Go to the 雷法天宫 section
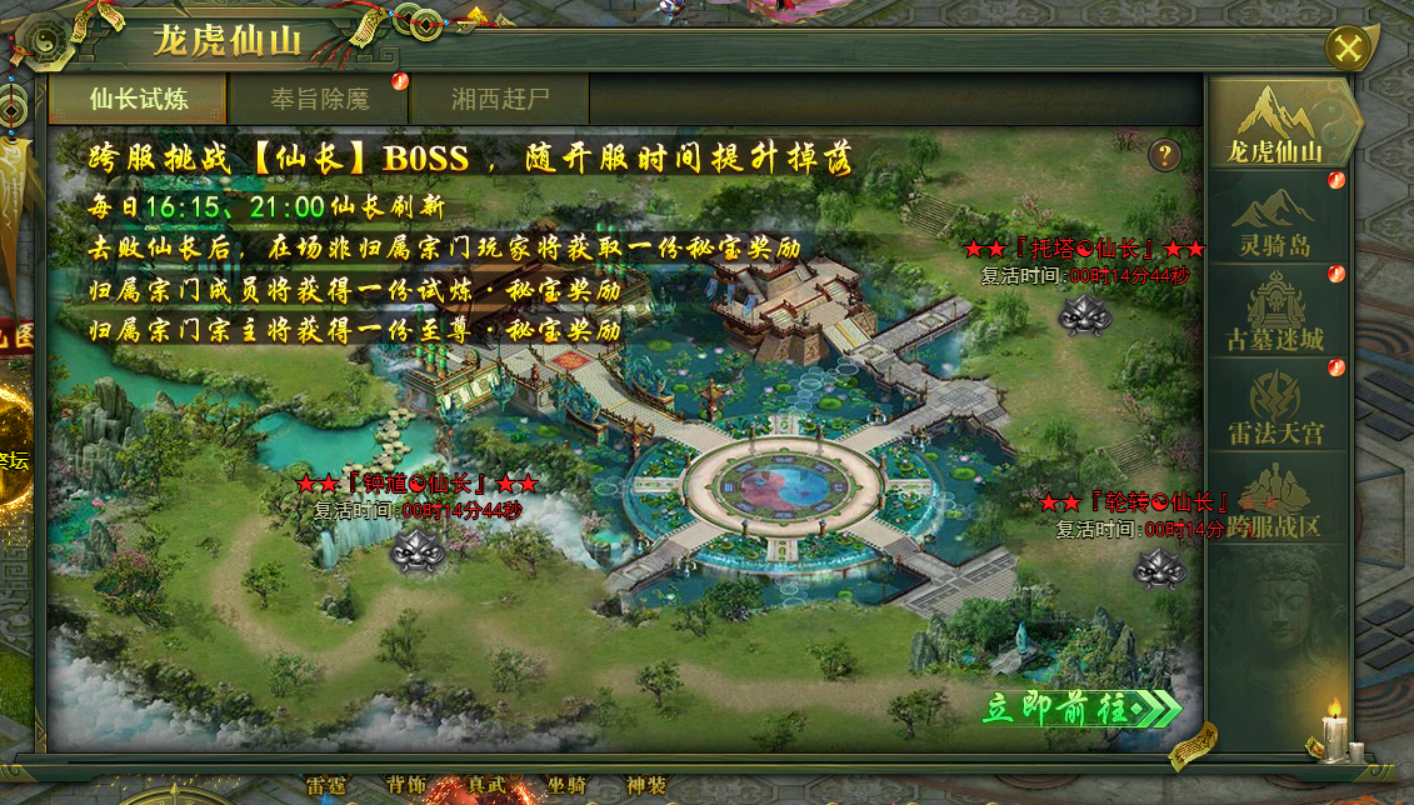 coord(1275,406)
